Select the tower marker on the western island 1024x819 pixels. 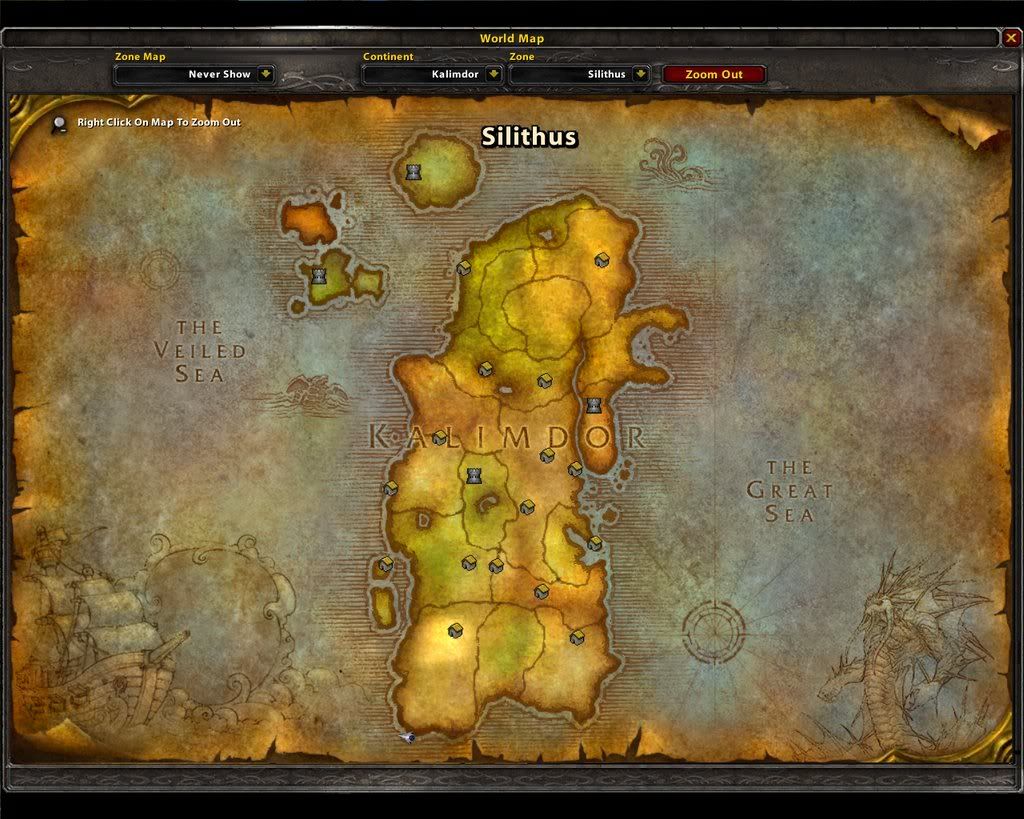coord(319,276)
